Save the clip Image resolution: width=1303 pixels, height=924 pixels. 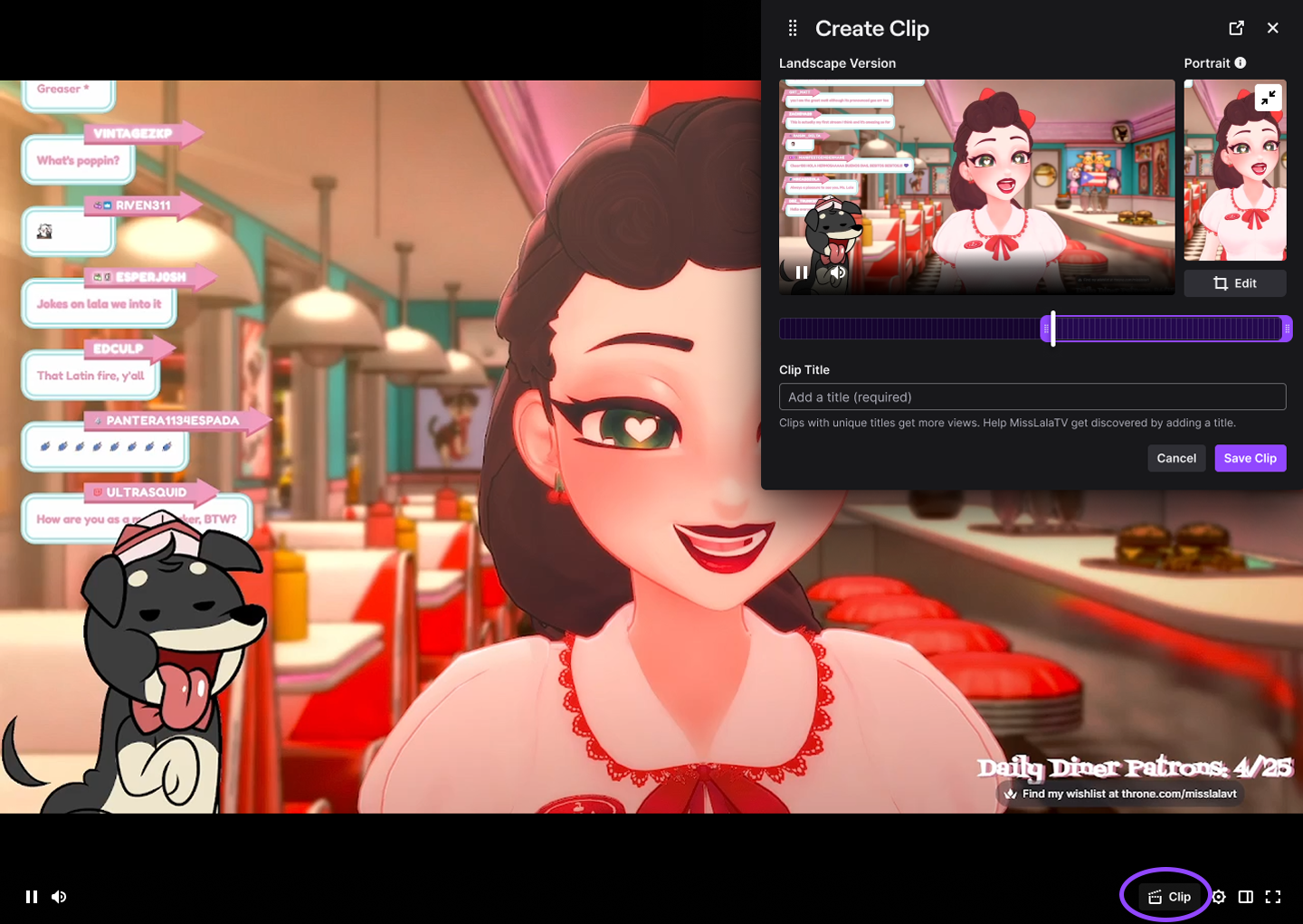[1250, 458]
